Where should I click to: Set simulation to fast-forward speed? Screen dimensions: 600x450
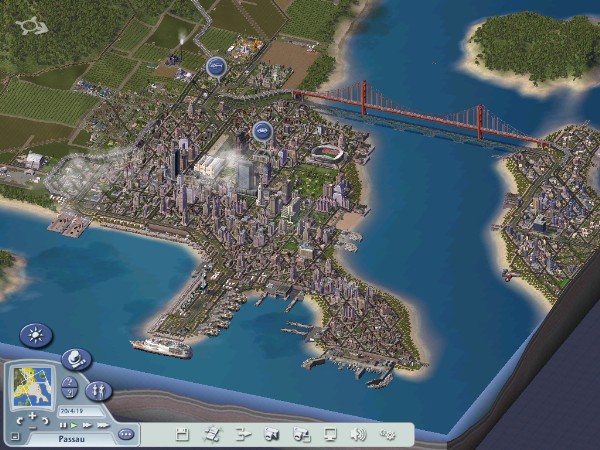(86, 425)
